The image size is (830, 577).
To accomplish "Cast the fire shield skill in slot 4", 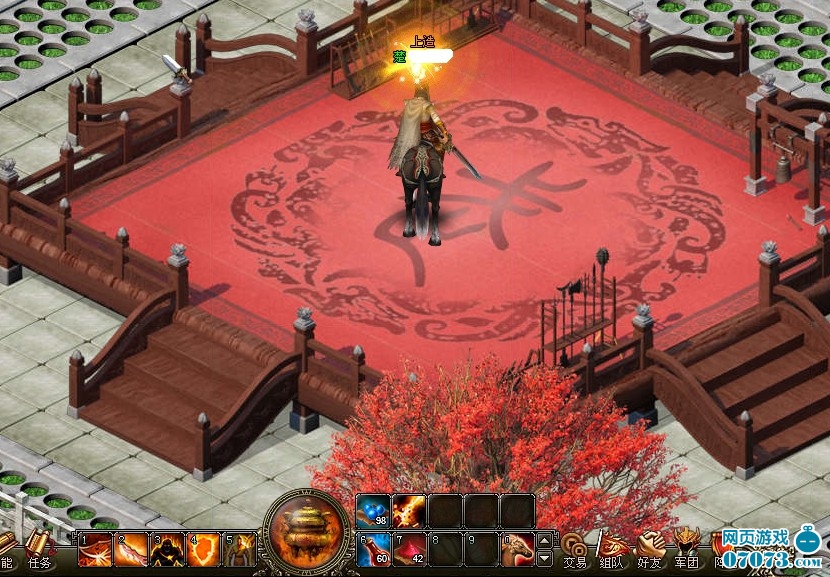I will pos(203,549).
